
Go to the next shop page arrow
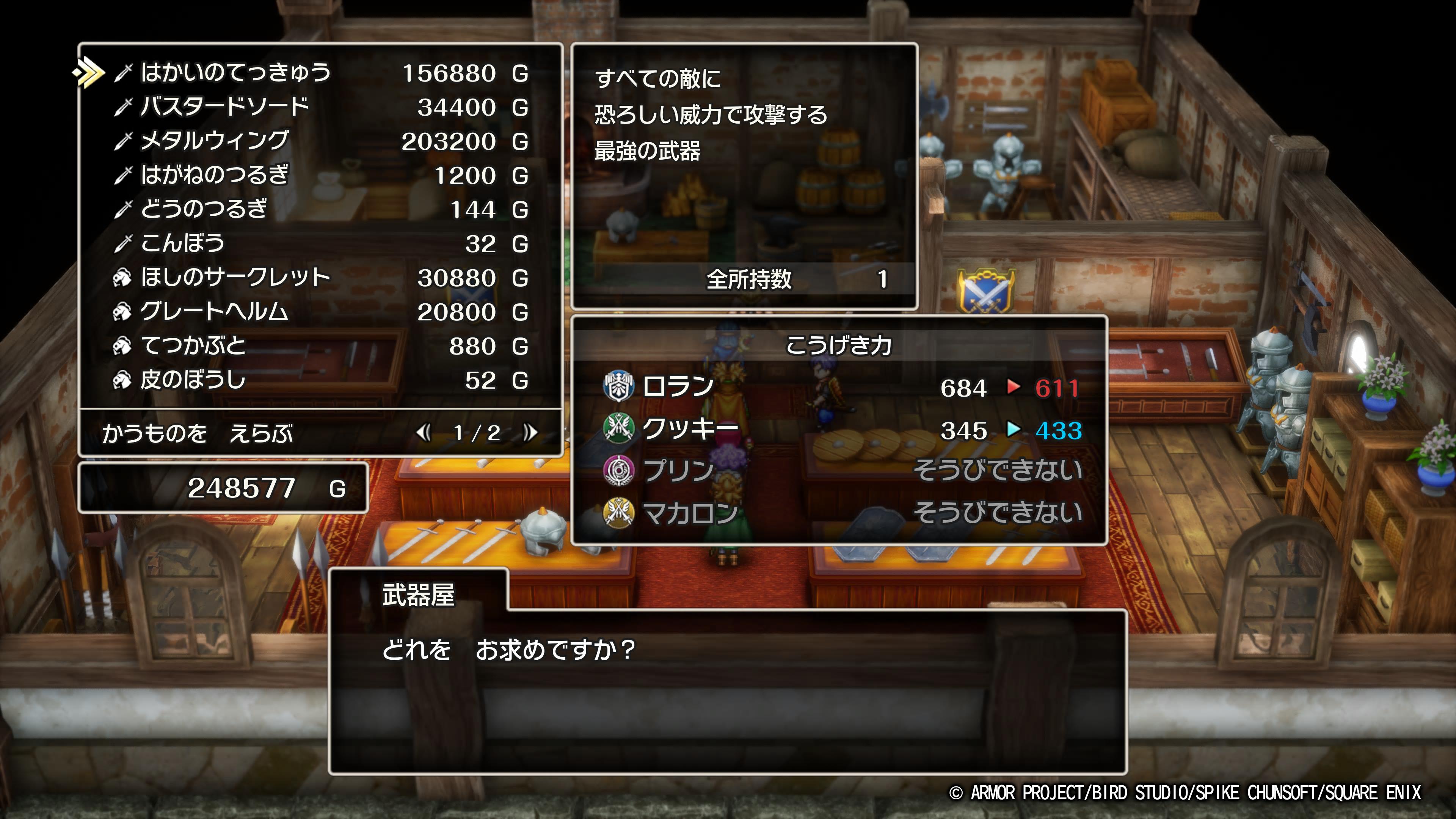coord(530,433)
